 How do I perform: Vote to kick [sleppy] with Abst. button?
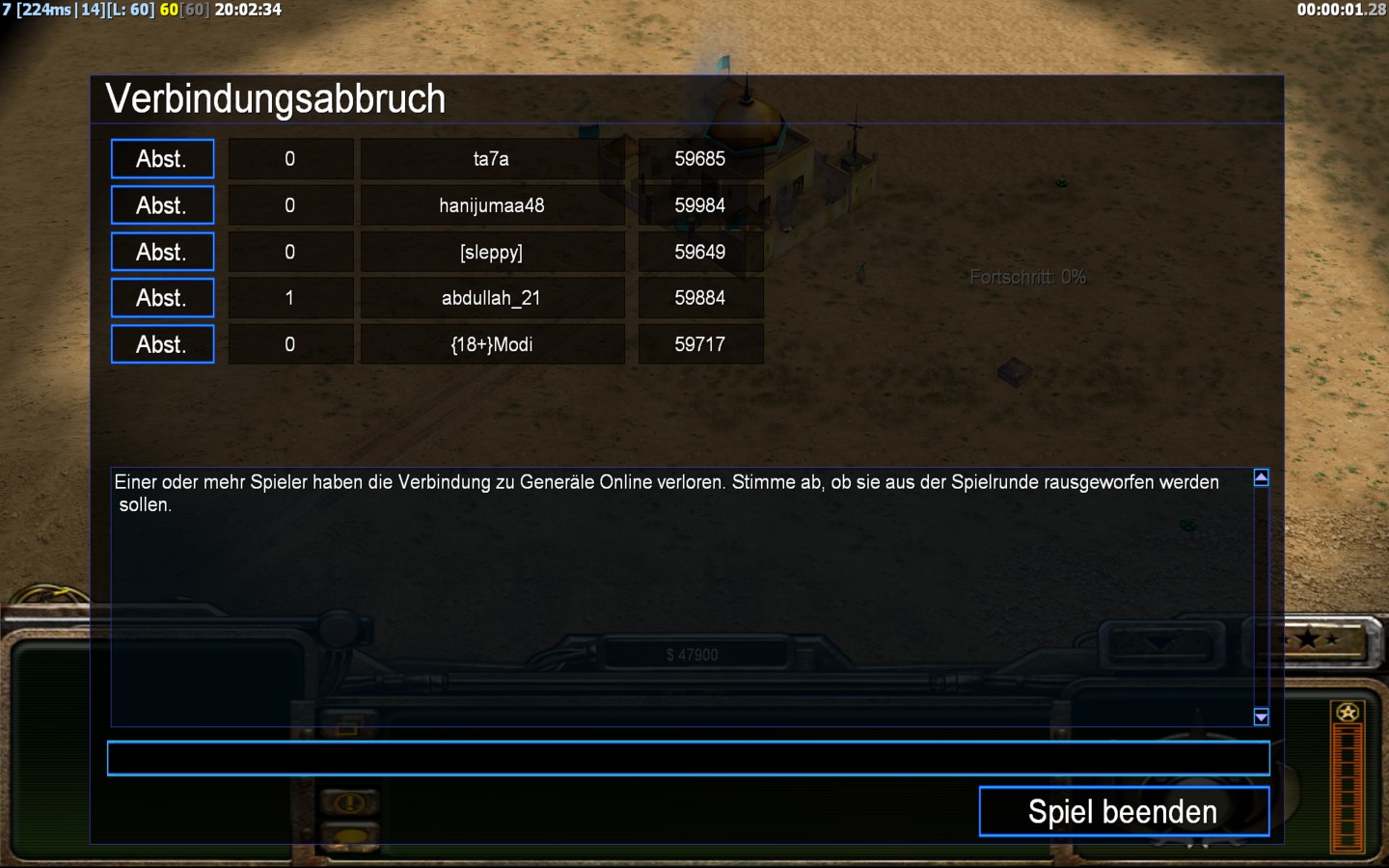click(162, 252)
